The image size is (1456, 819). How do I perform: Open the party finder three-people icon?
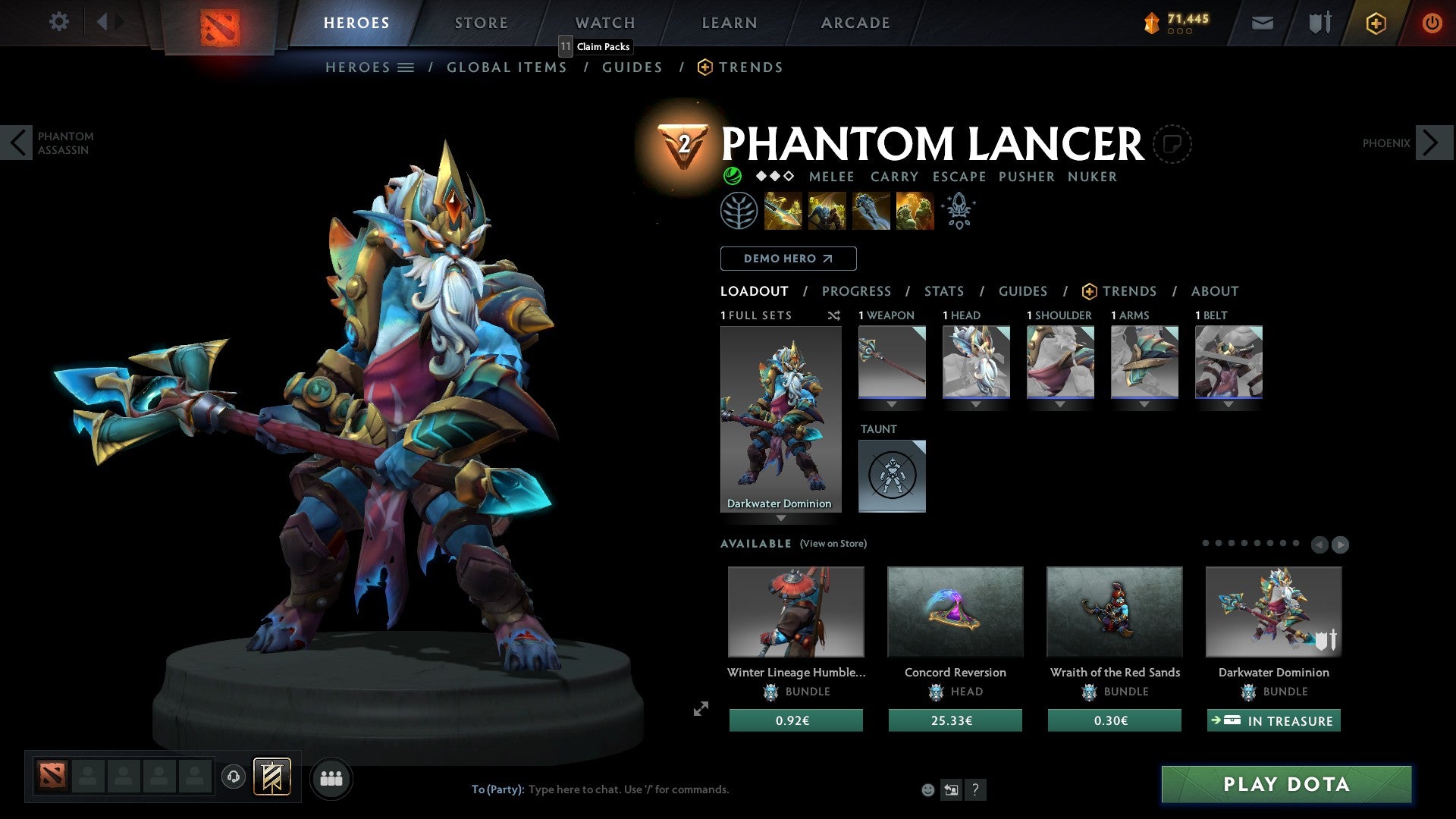click(331, 777)
